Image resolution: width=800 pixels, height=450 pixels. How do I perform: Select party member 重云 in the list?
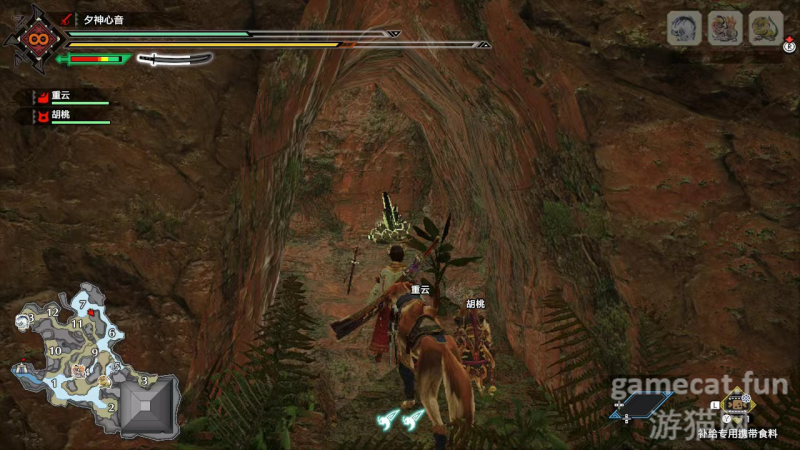62,96
